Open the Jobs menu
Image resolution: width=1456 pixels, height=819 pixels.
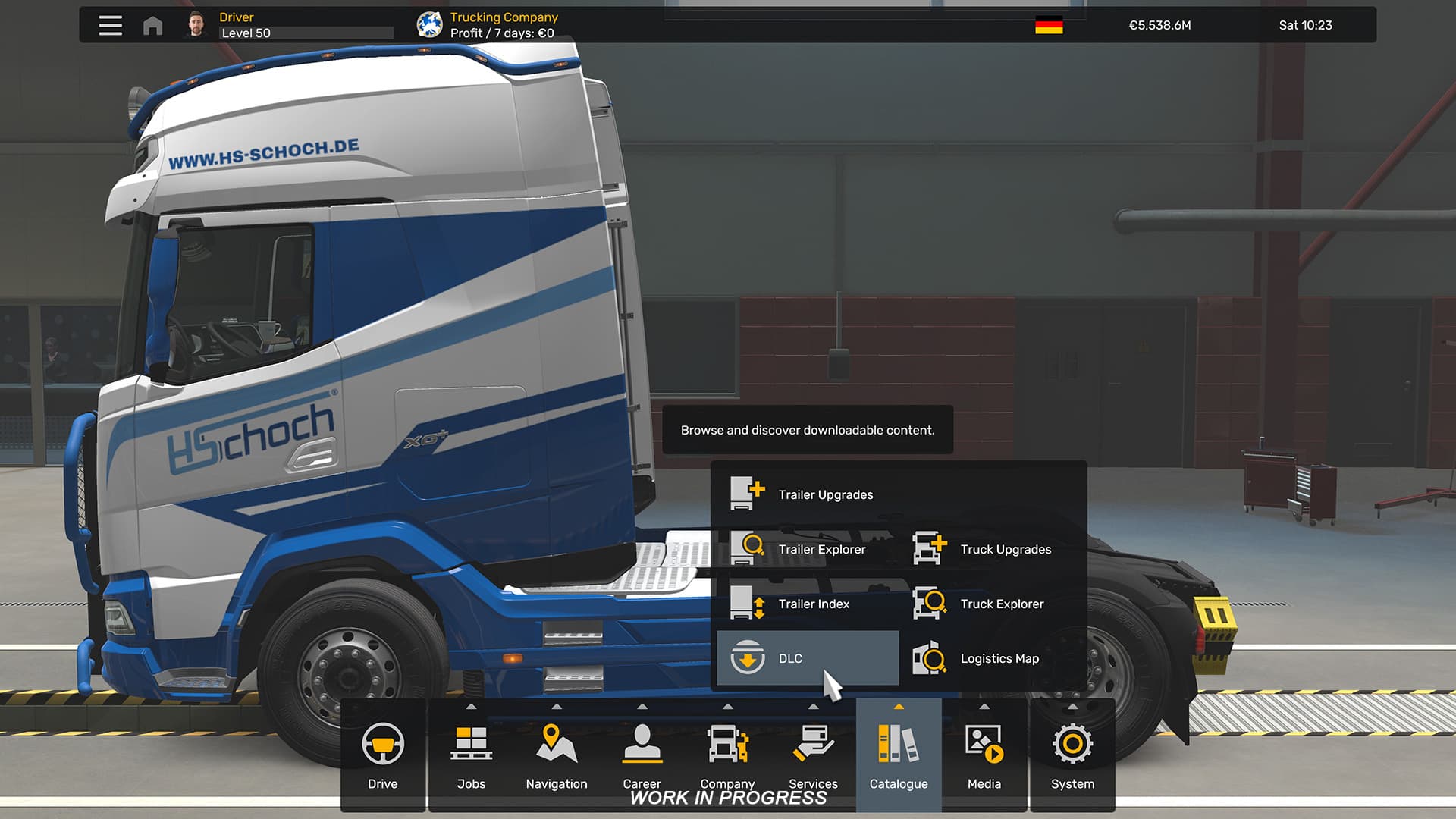point(471,755)
